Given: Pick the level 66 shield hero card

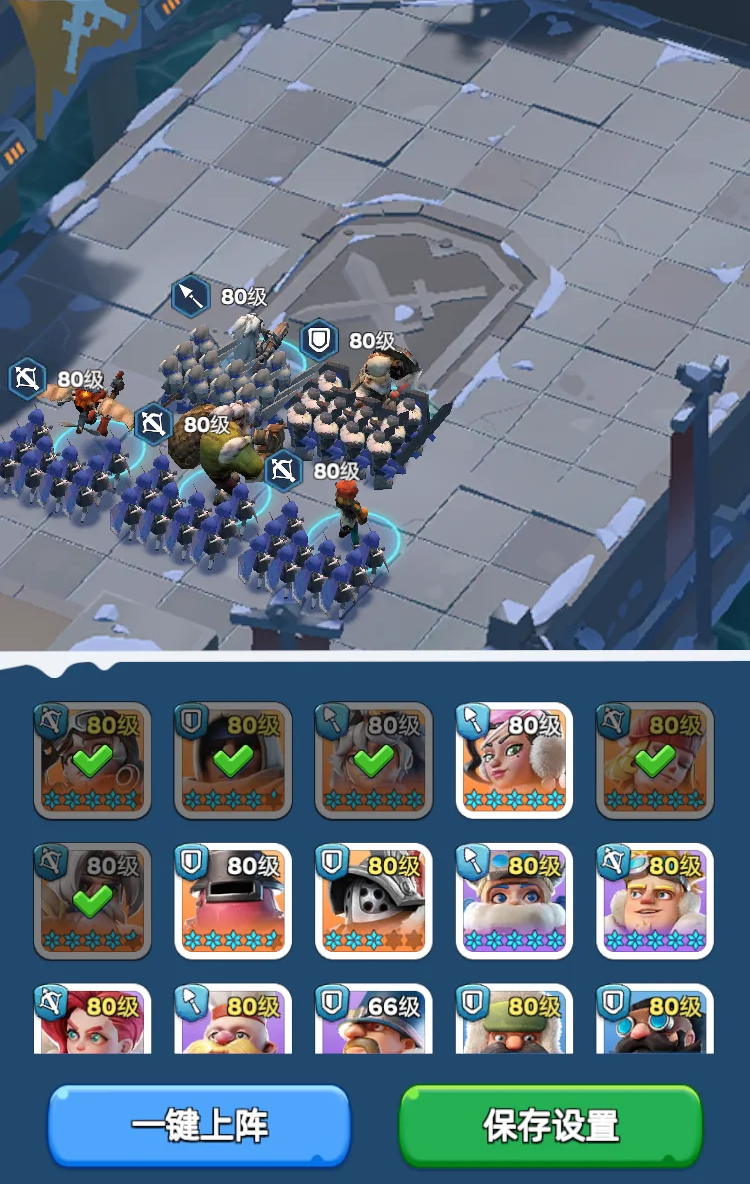Looking at the screenshot, I should 374,1020.
